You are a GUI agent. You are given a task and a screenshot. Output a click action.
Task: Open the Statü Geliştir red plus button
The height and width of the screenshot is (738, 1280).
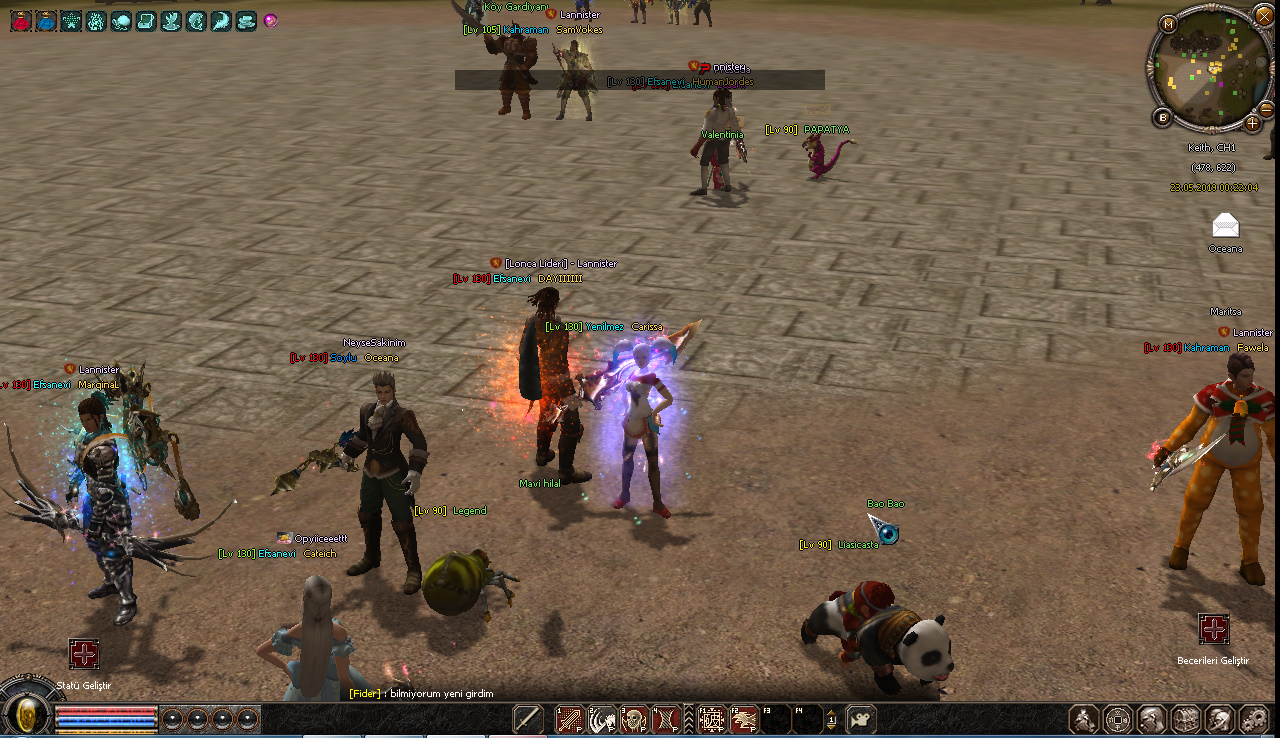[x=84, y=654]
